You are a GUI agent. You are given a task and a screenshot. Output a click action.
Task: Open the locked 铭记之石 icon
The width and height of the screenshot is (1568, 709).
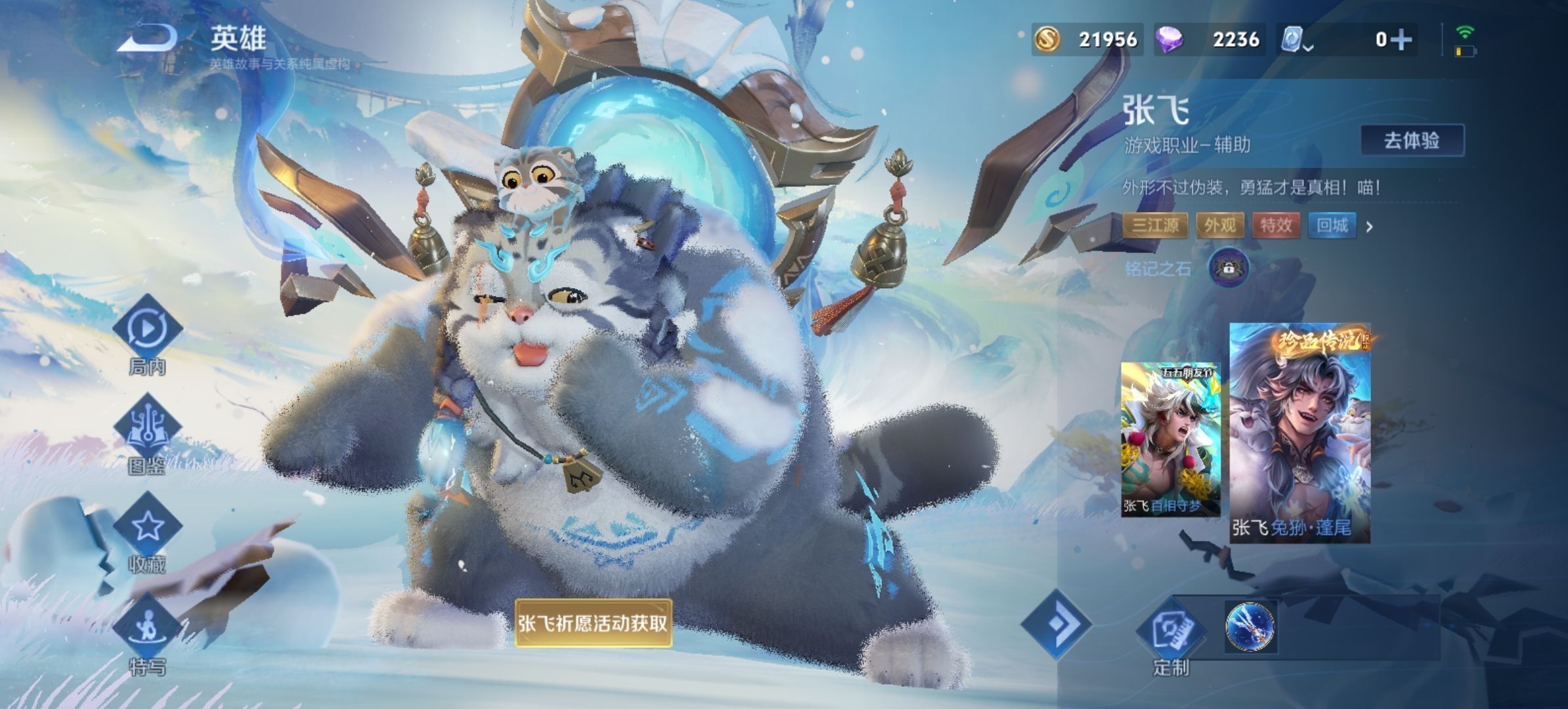coord(1228,268)
